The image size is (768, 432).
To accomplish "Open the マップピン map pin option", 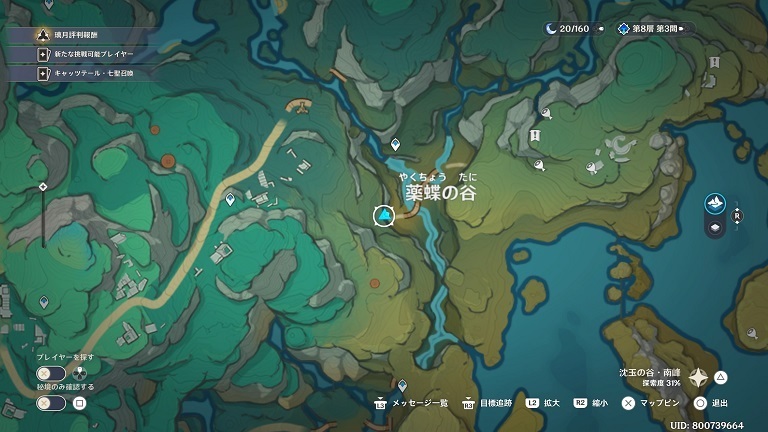I will [657, 403].
